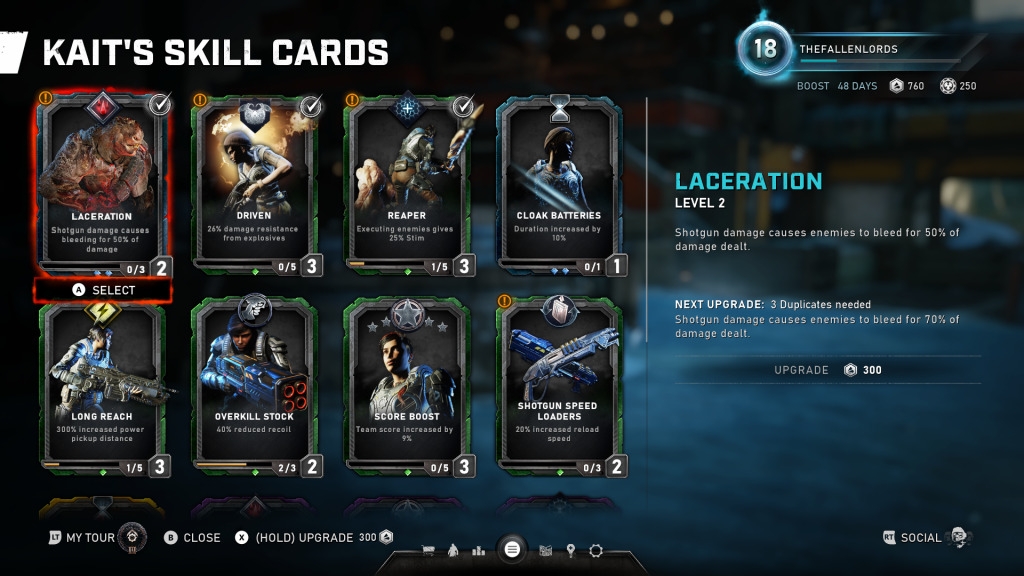Open the gear settings icon

coord(596,550)
